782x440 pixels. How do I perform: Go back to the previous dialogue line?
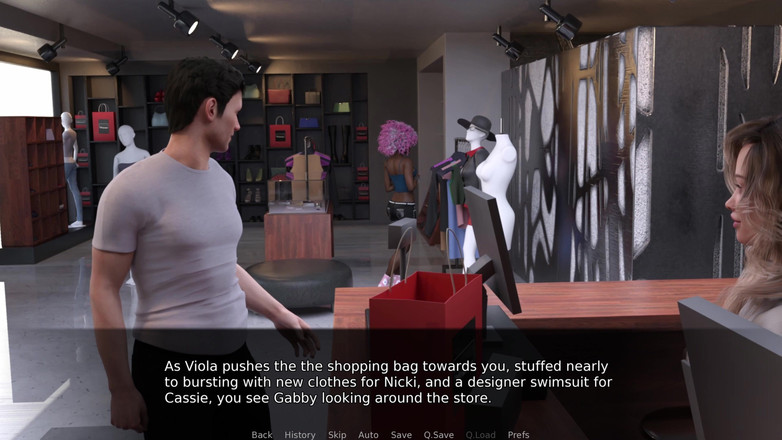(262, 435)
